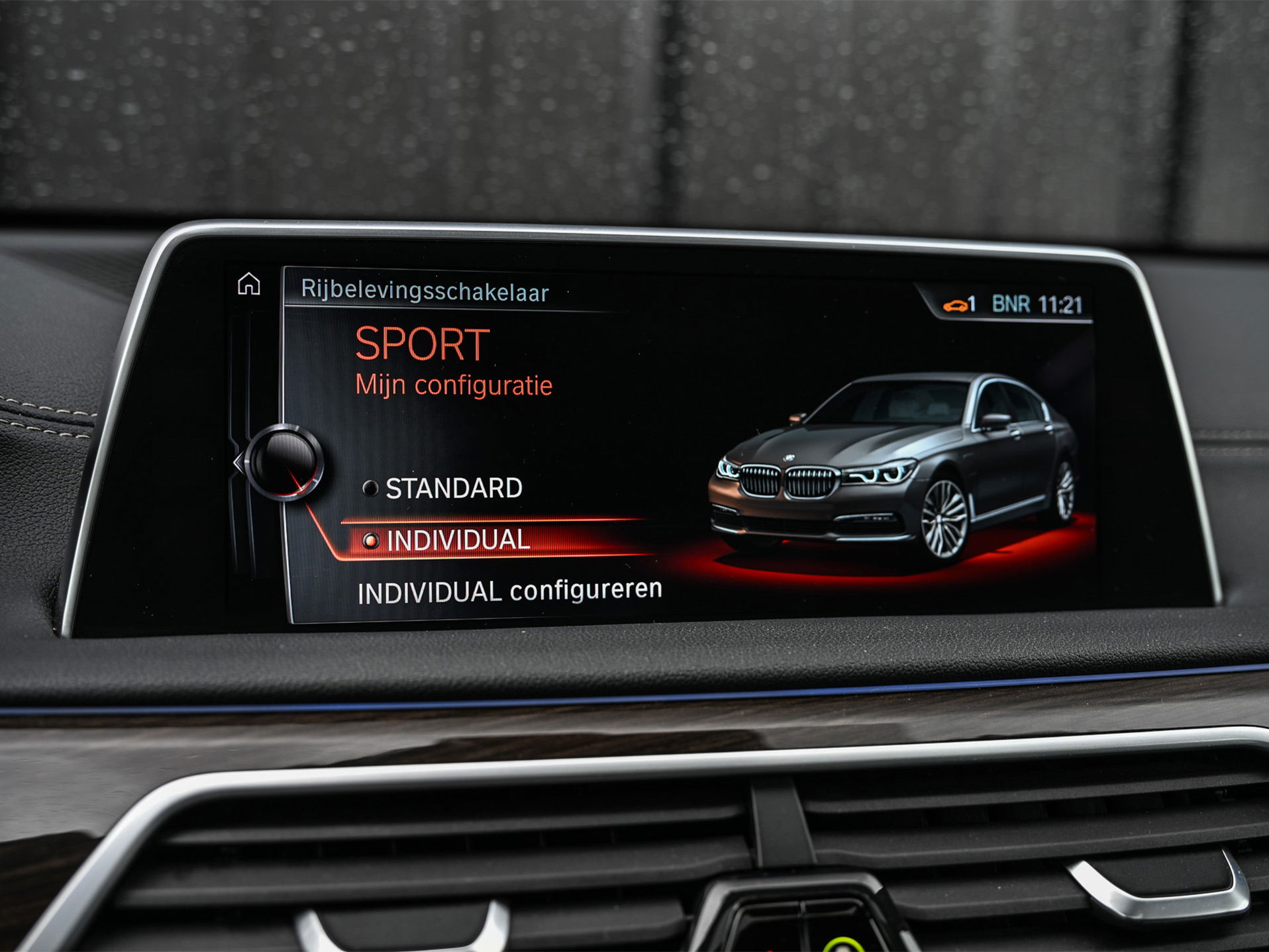Image resolution: width=1269 pixels, height=952 pixels.
Task: Go to the home screen icon
Action: pyautogui.click(x=249, y=284)
